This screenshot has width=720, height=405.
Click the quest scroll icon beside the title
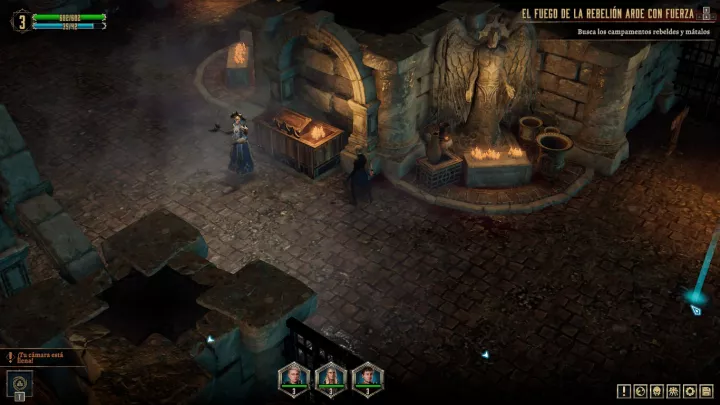pos(707,15)
